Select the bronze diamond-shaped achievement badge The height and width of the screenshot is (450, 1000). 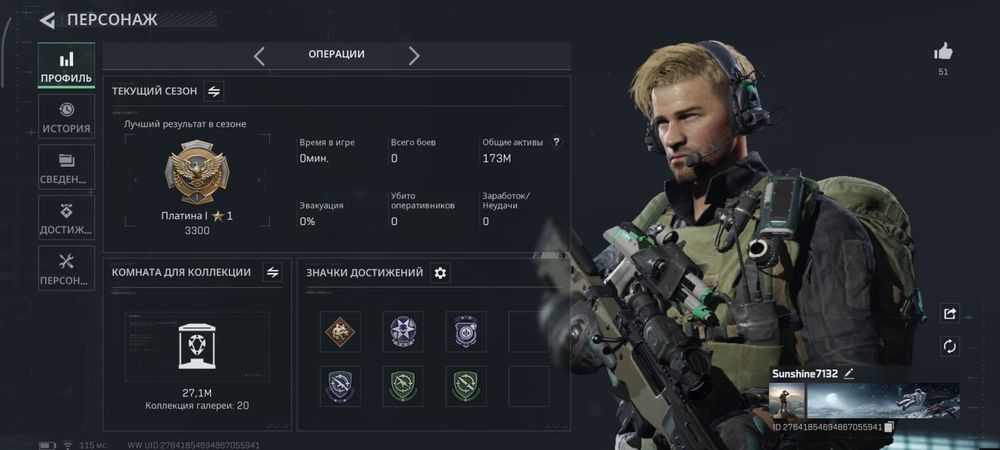pos(340,331)
